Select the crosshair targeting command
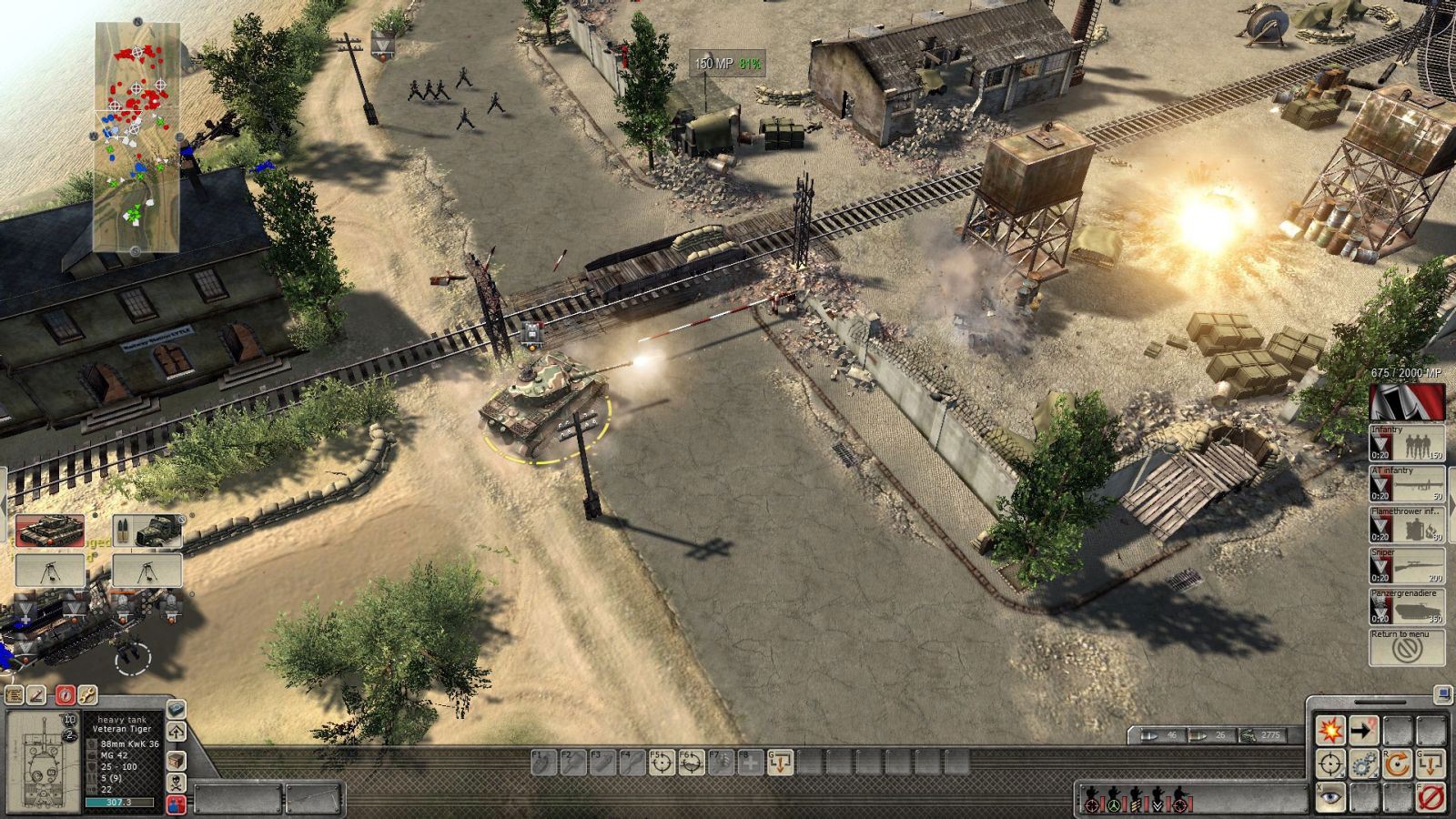Image resolution: width=1456 pixels, height=819 pixels. 1330,763
